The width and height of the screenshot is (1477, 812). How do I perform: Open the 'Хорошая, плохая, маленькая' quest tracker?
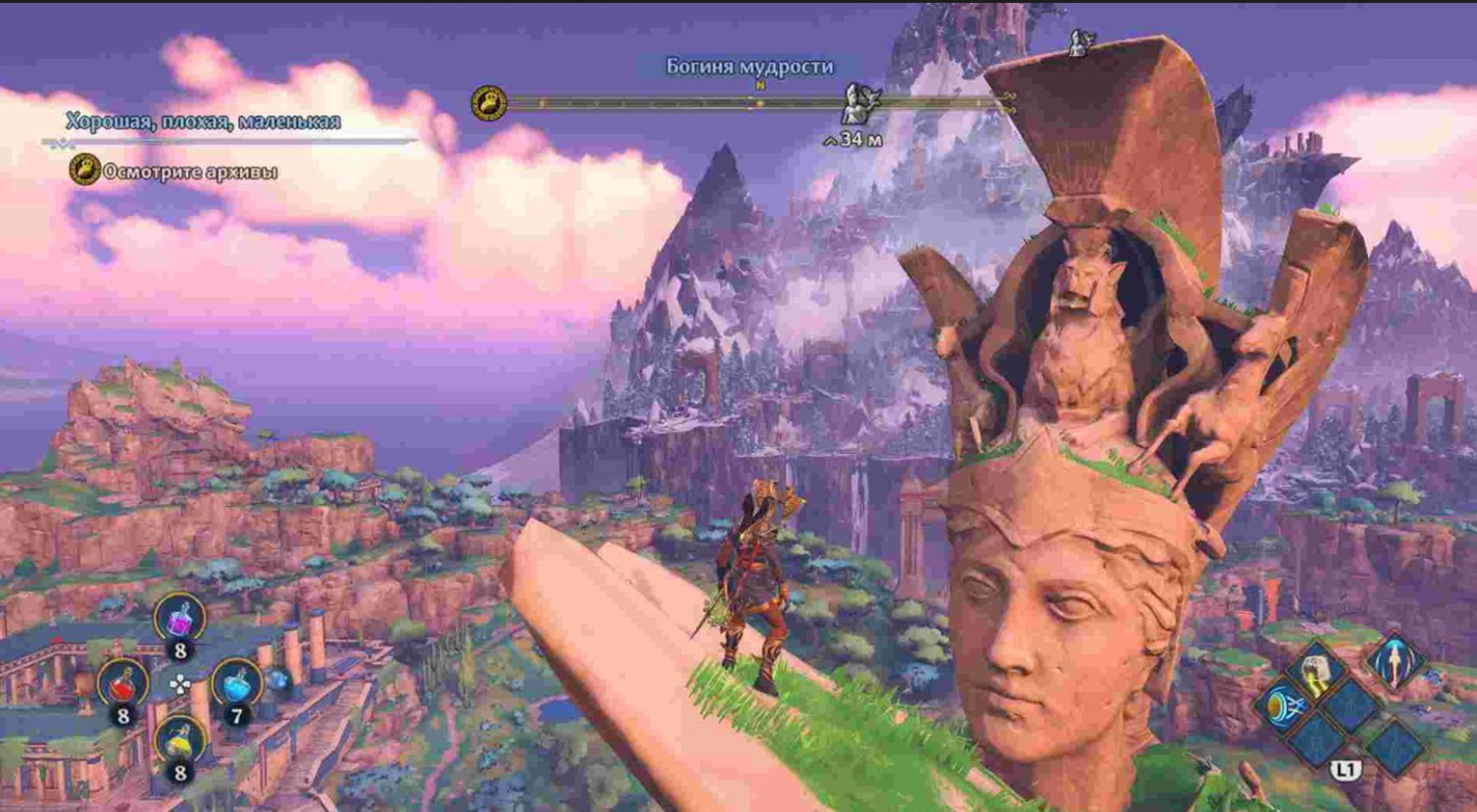coord(203,121)
